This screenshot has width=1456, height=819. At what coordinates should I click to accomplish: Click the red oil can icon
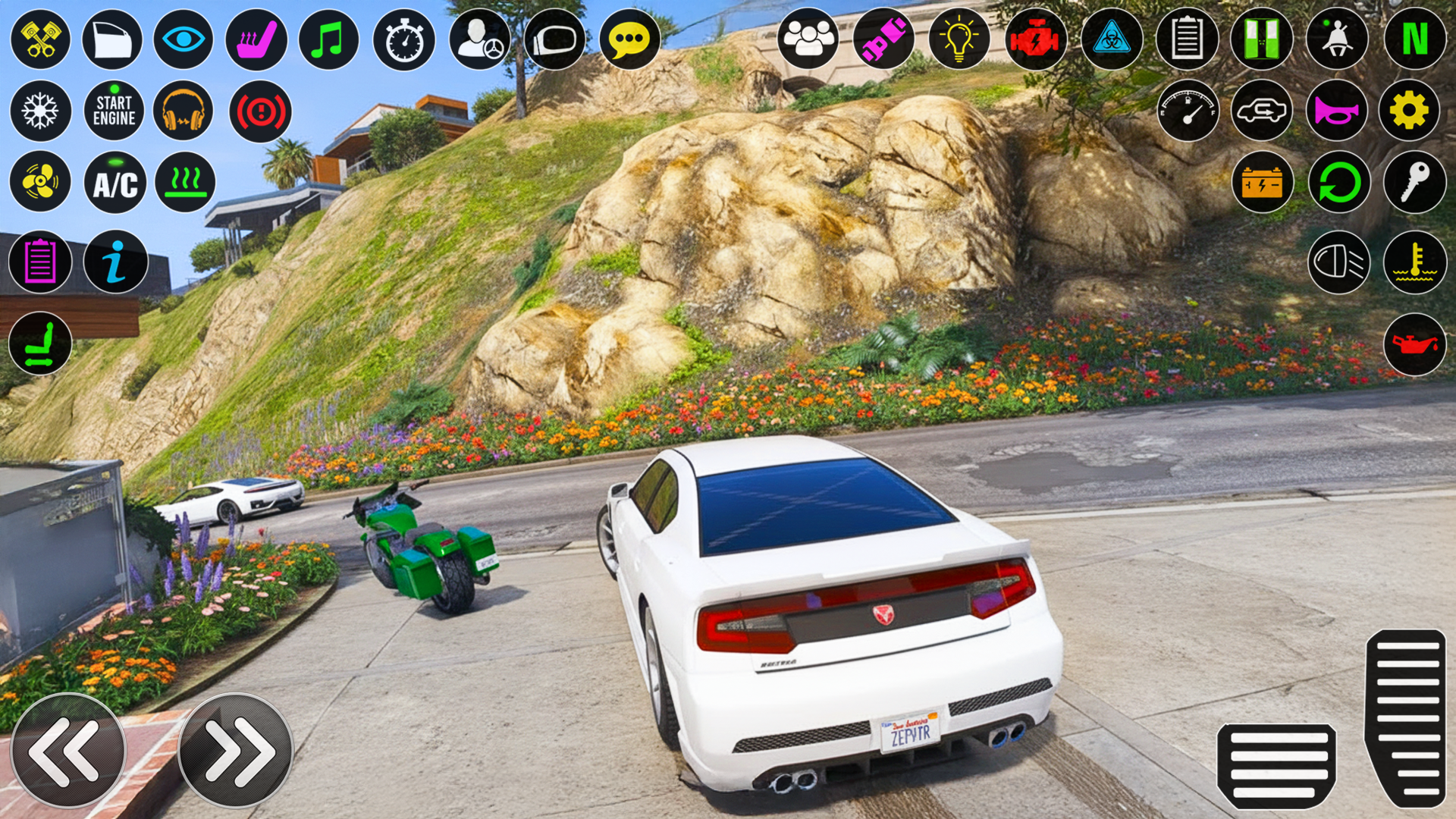pos(1414,344)
